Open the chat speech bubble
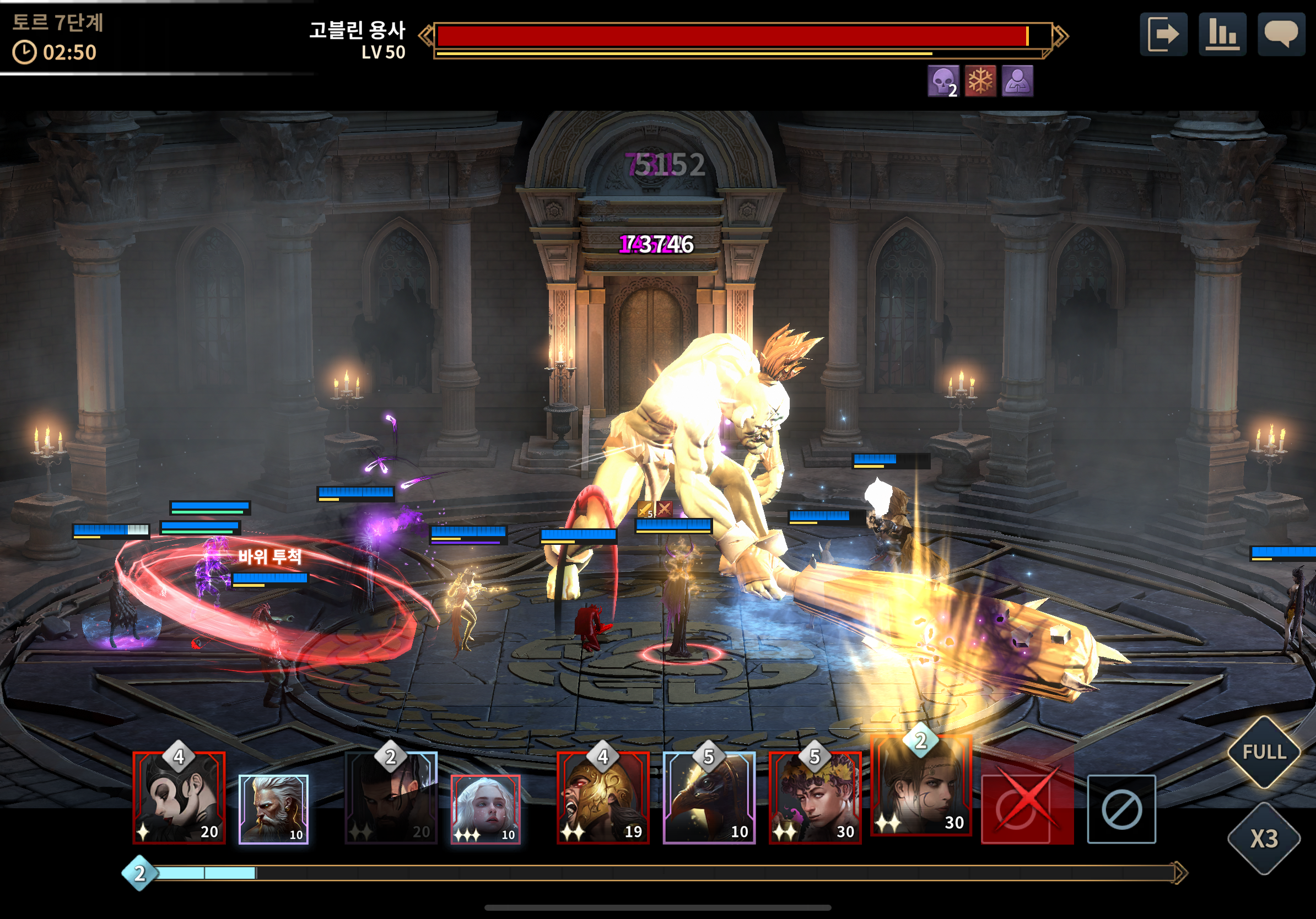The width and height of the screenshot is (1316, 919). 1281,34
